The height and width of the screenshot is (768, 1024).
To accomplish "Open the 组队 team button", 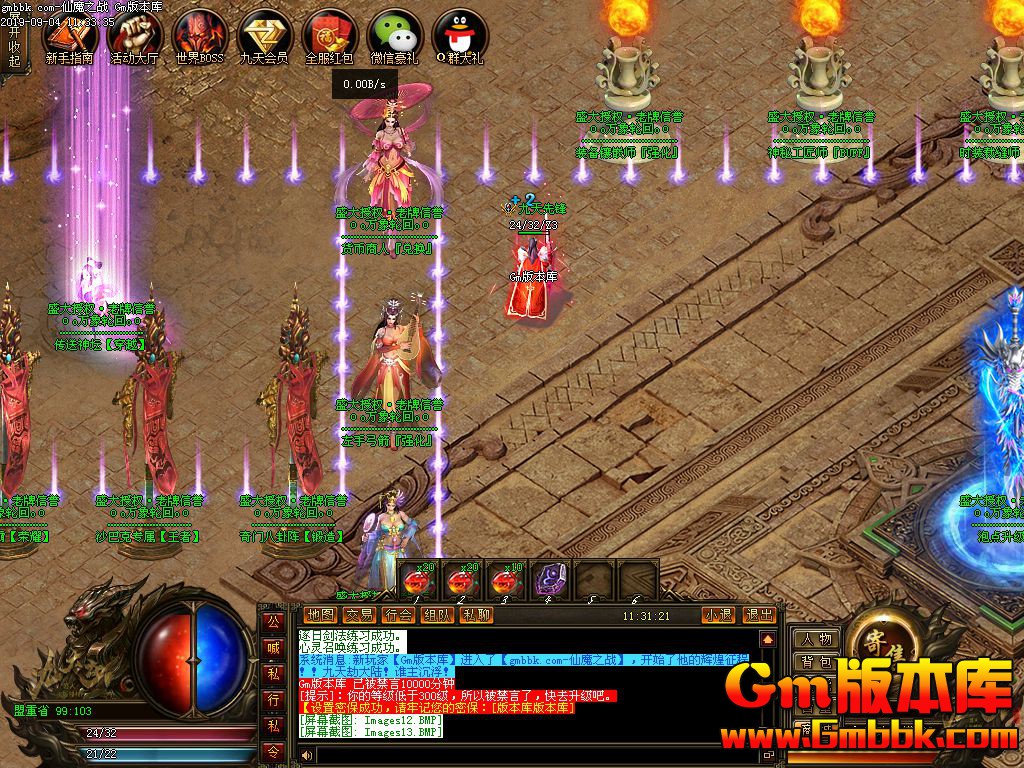I will (x=438, y=615).
